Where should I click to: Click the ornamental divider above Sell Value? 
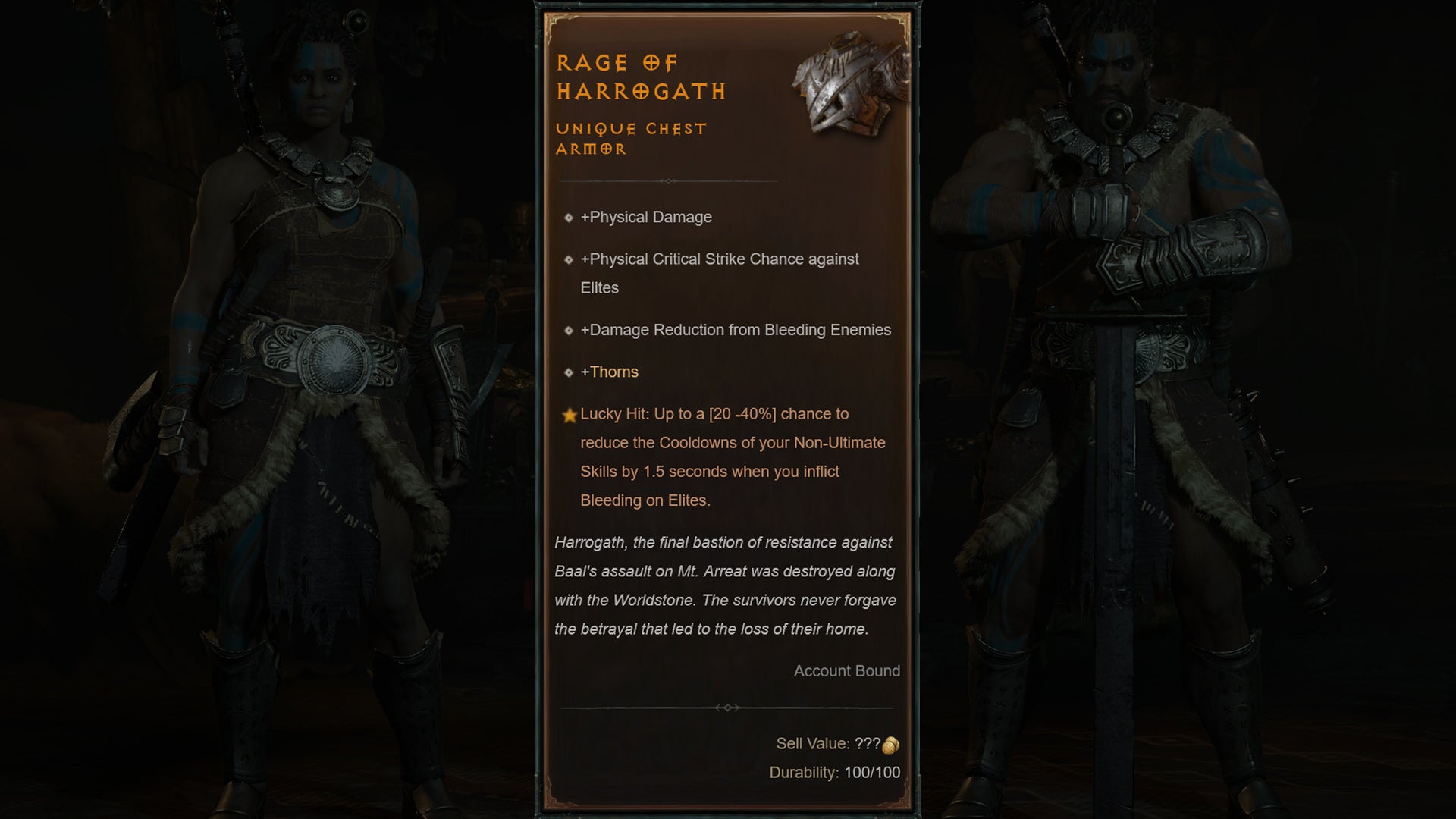(x=730, y=707)
